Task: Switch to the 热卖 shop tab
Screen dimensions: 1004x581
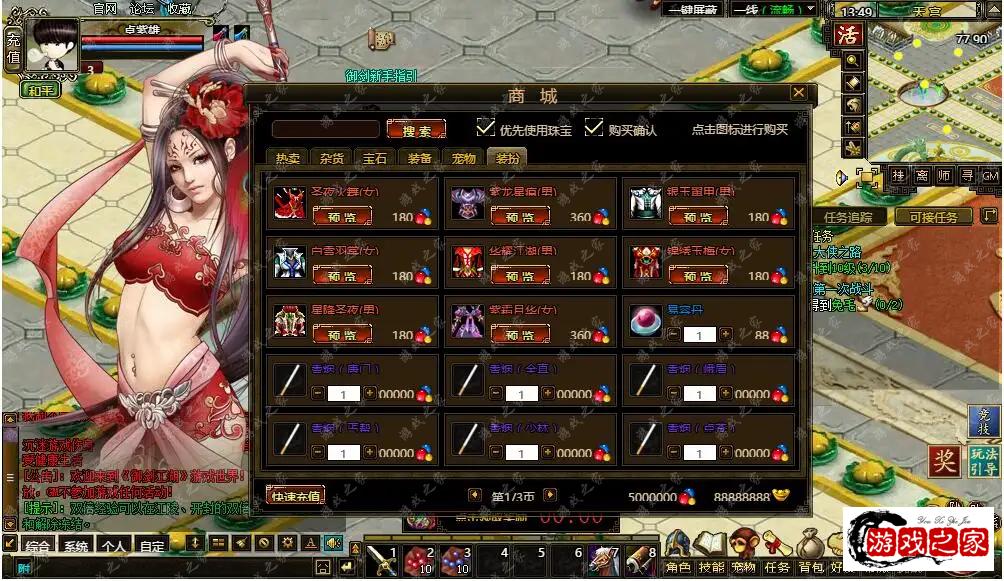Action: point(288,159)
